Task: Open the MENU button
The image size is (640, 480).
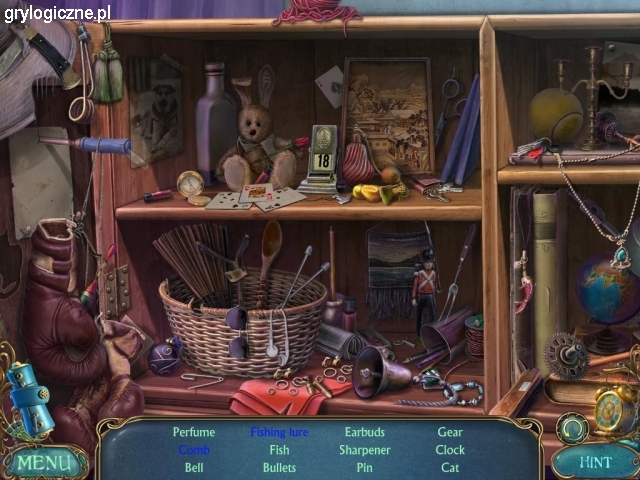Action: [43, 463]
